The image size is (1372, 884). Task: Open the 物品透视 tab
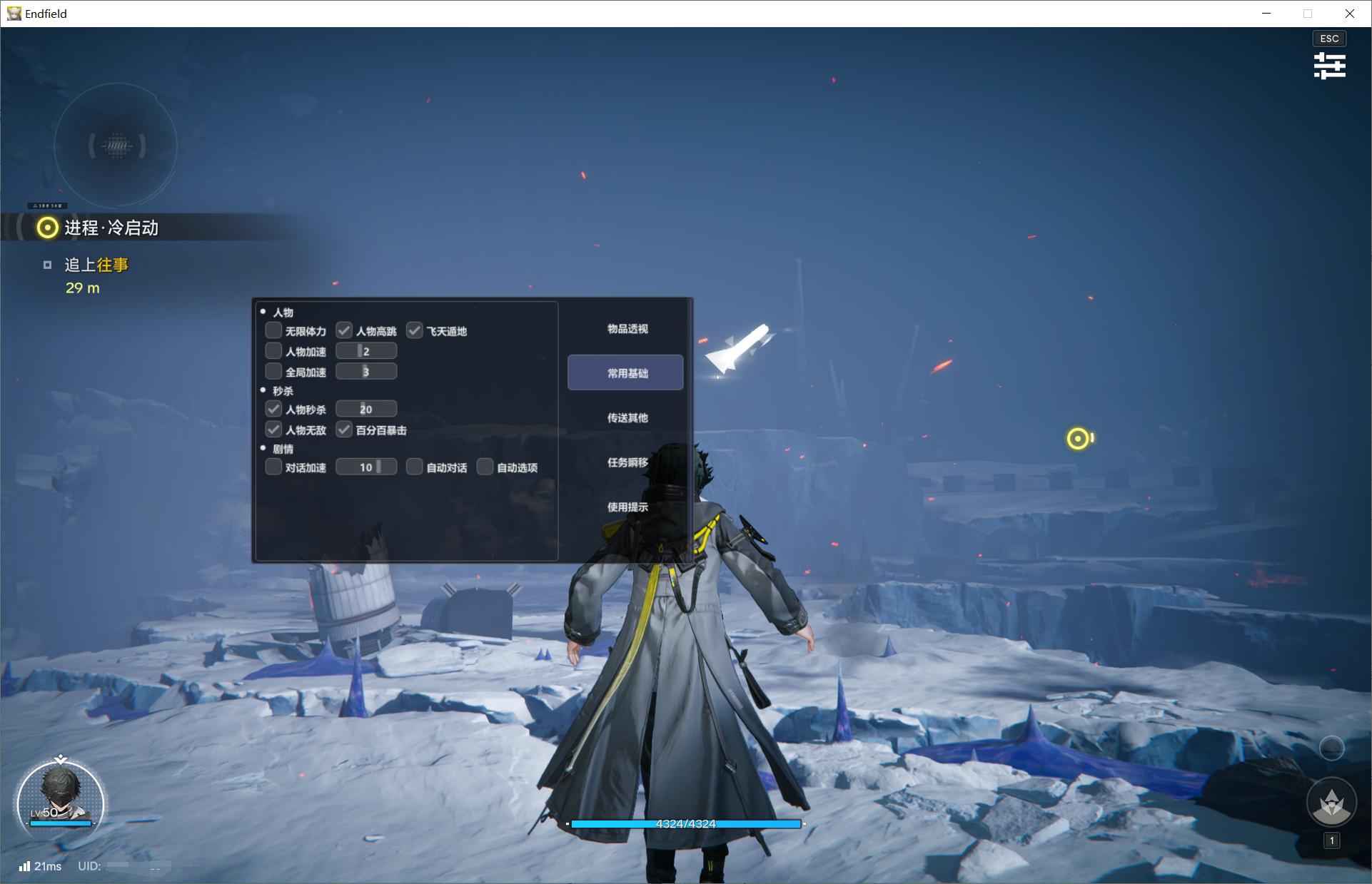627,329
